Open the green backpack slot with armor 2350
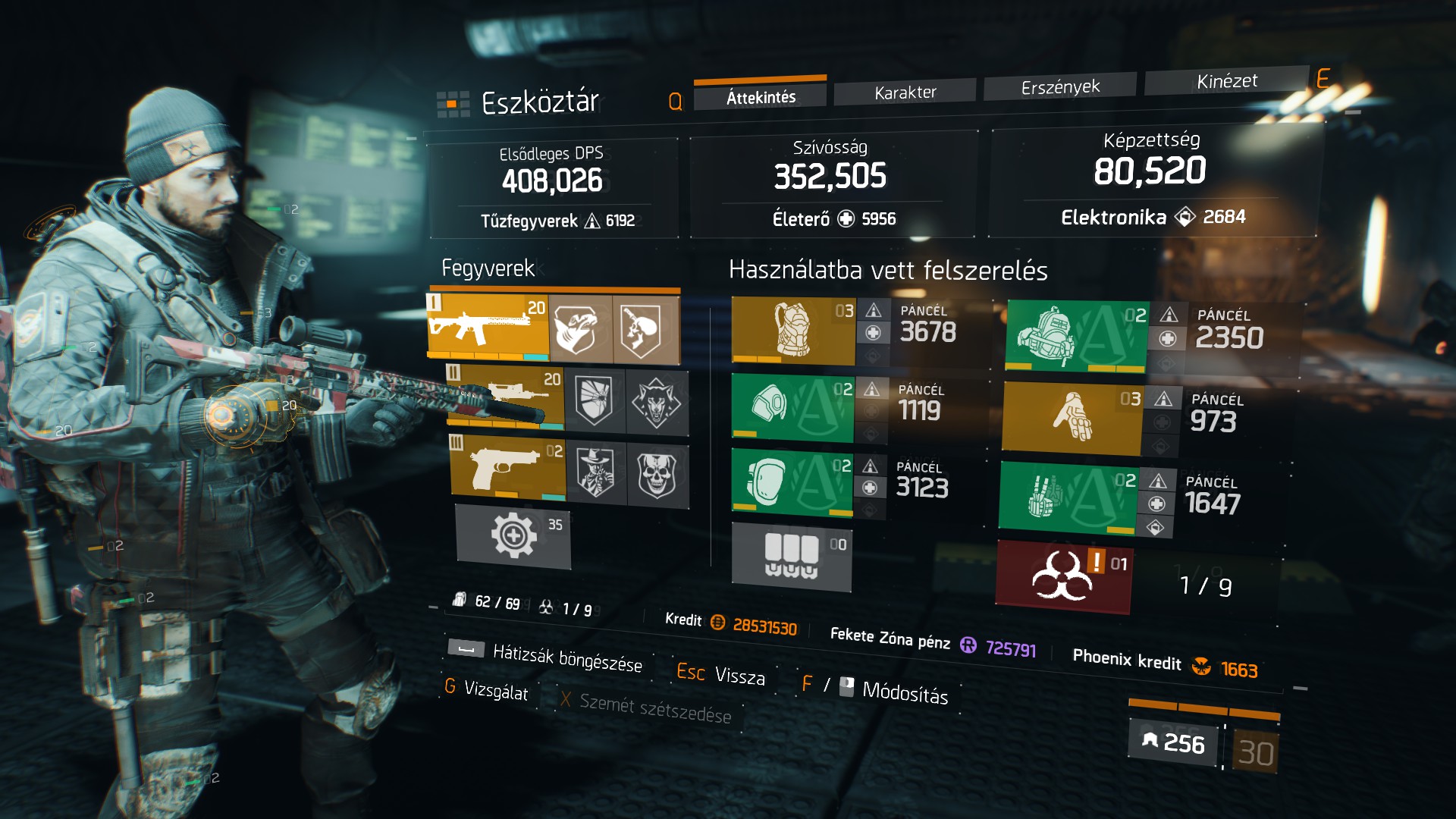 click(x=1076, y=335)
